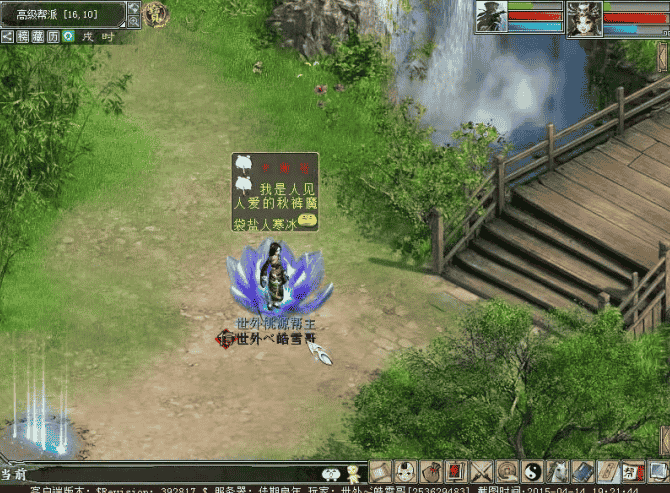Open the scroll icon in the bottom toolbar
This screenshot has height=493, width=670.
(x=380, y=471)
